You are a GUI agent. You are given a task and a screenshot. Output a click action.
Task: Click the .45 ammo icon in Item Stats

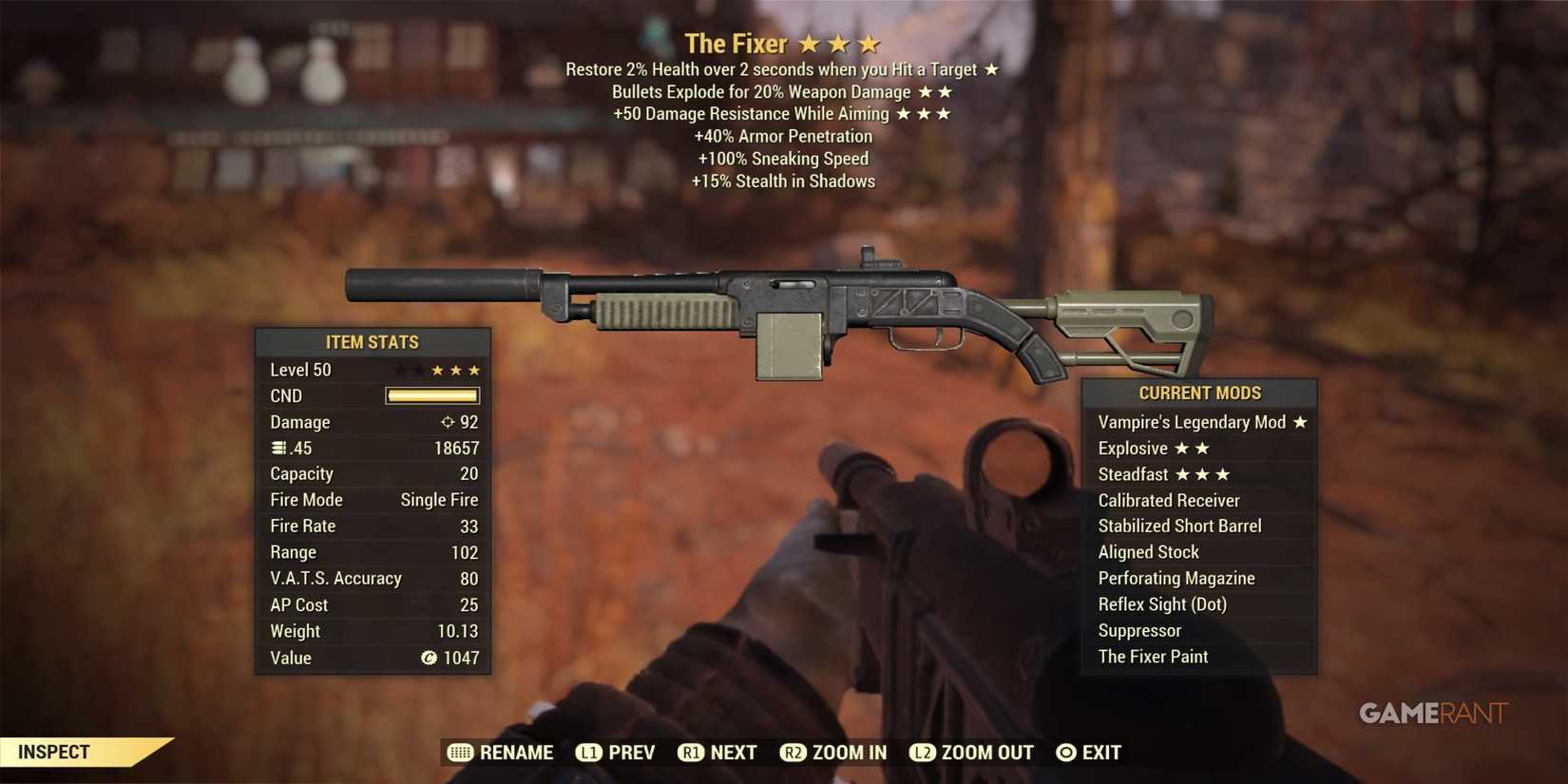[277, 448]
